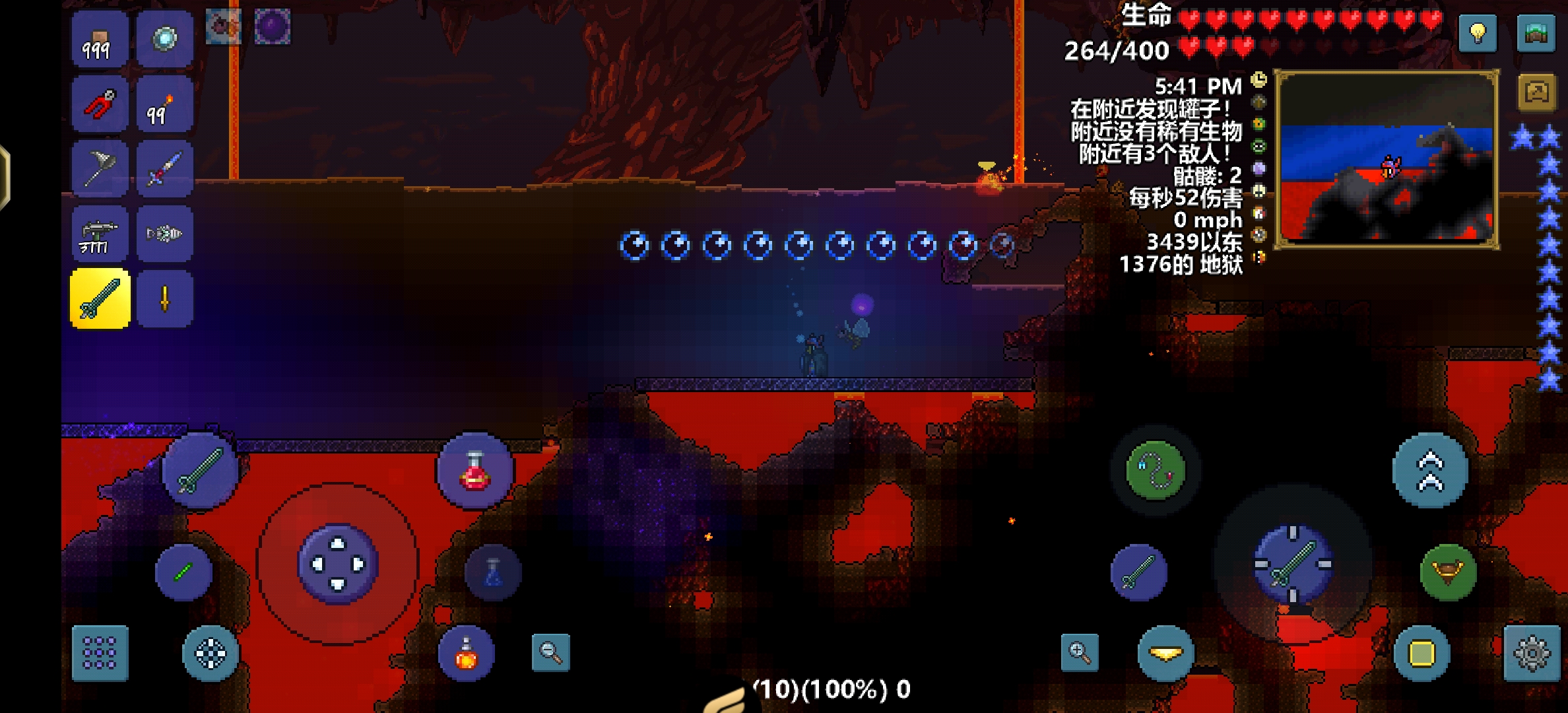Select the magic mirror hotbar slot

165,39
